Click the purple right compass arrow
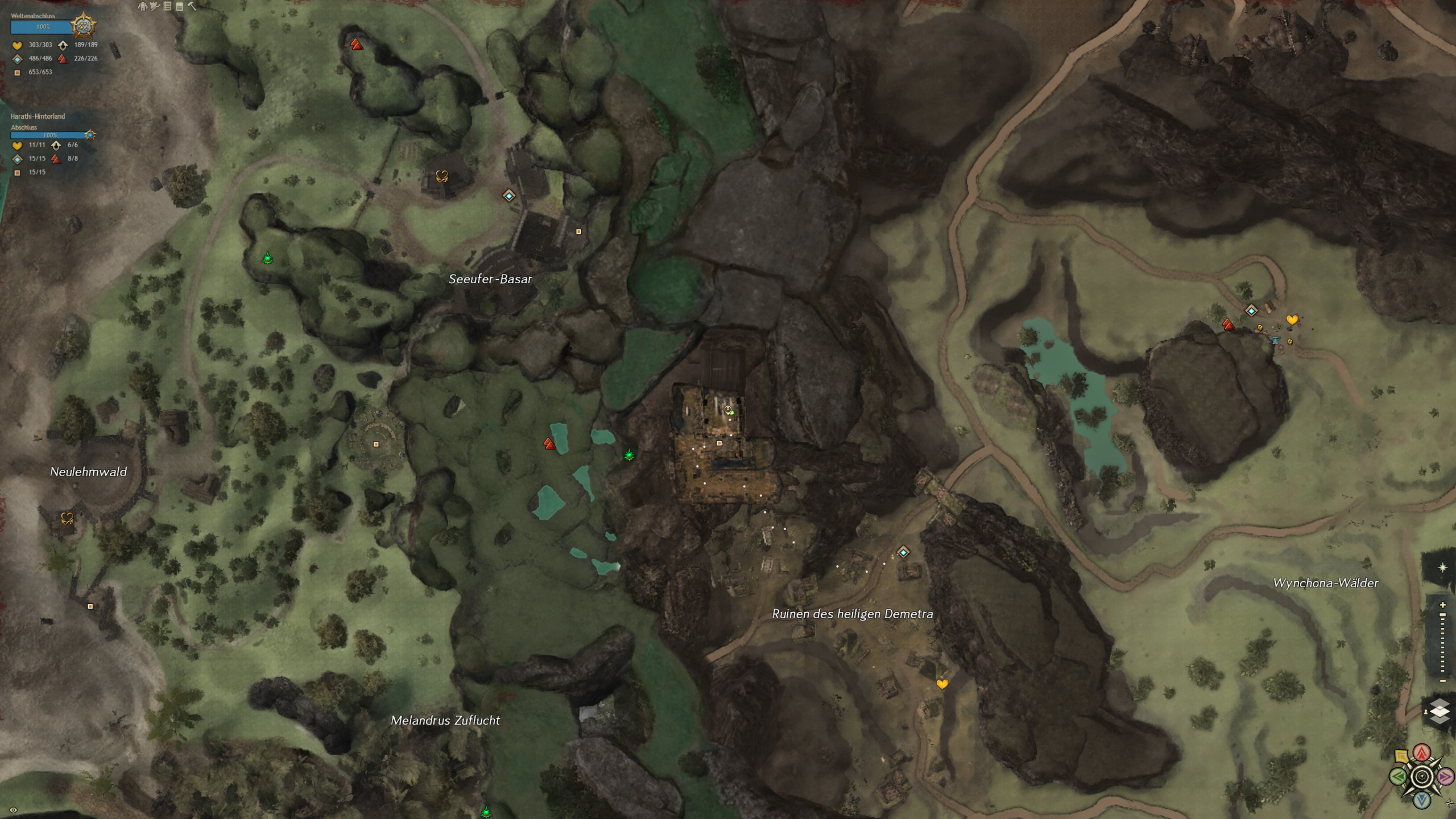The height and width of the screenshot is (819, 1456). [x=1445, y=776]
